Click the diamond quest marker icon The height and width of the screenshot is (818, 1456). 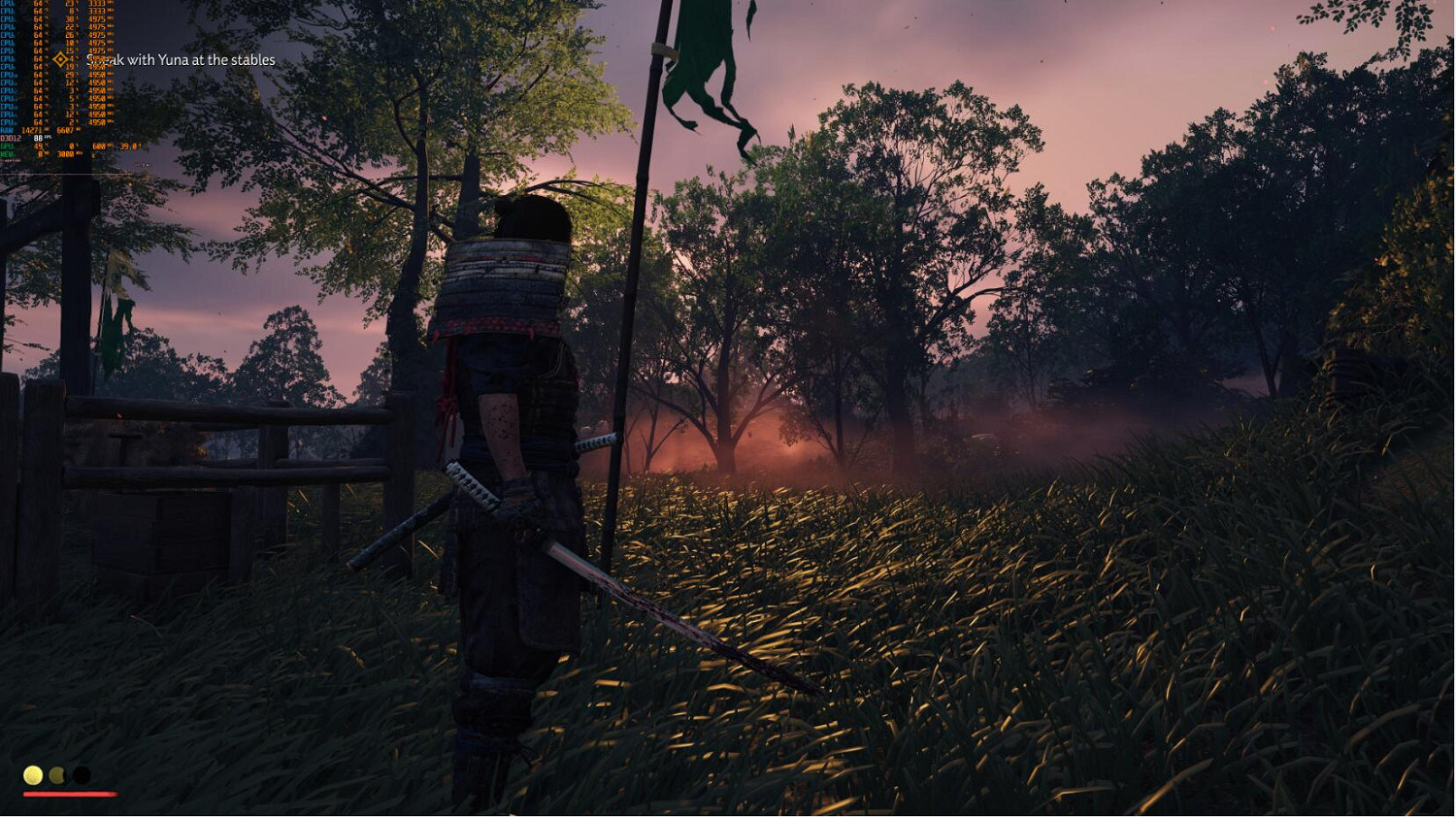point(60,59)
